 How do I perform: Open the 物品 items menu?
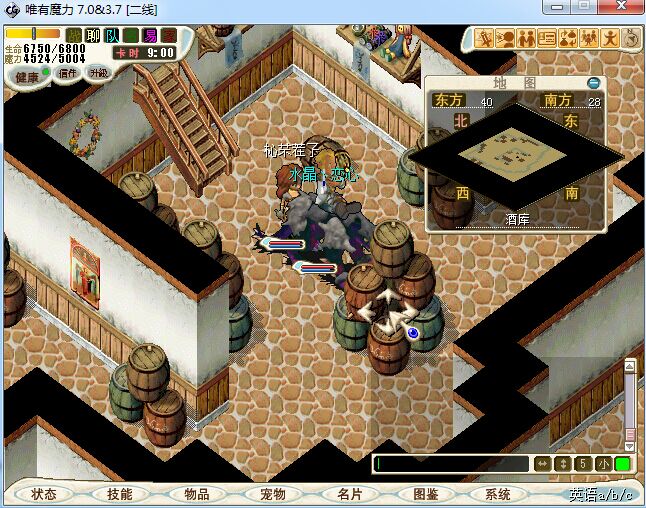(x=196, y=494)
